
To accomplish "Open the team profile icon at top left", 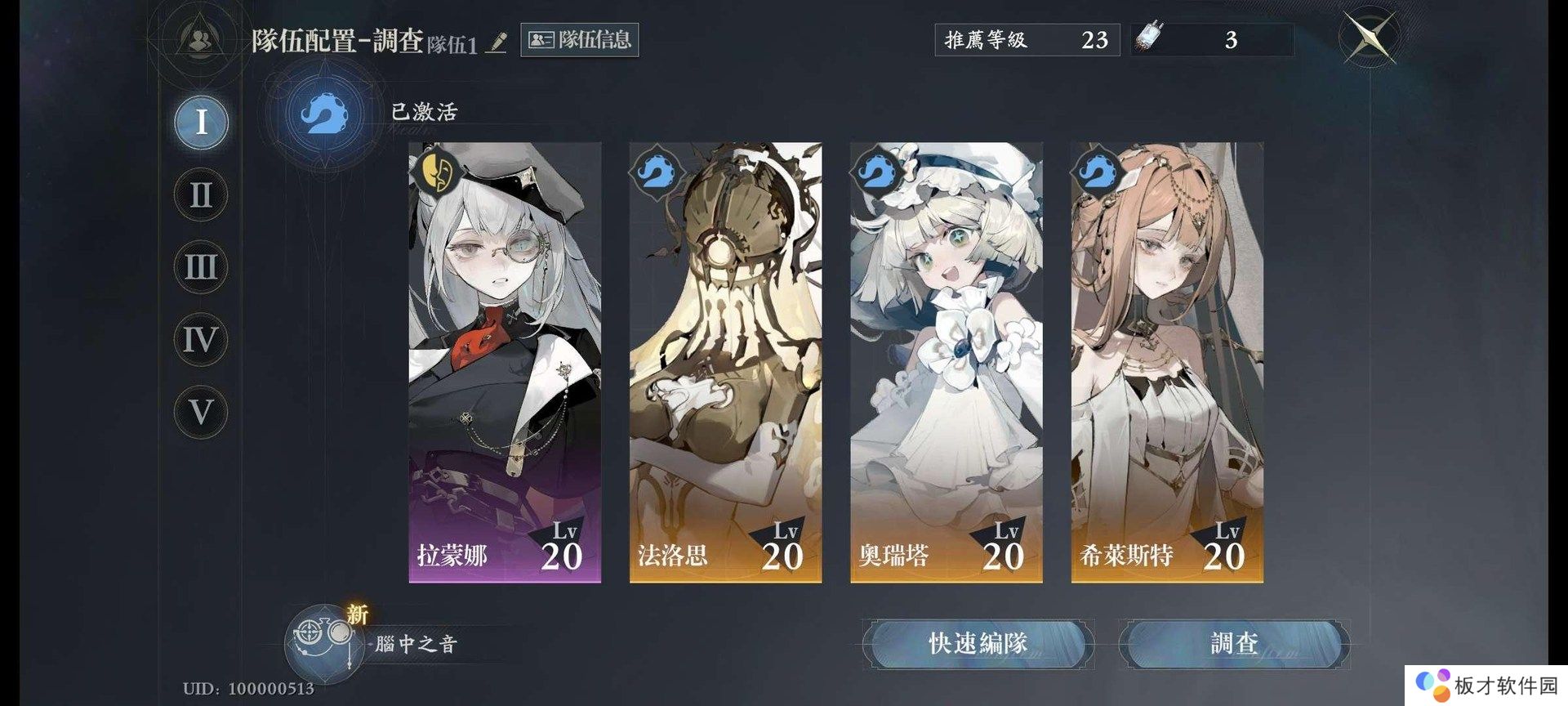I will (x=198, y=38).
